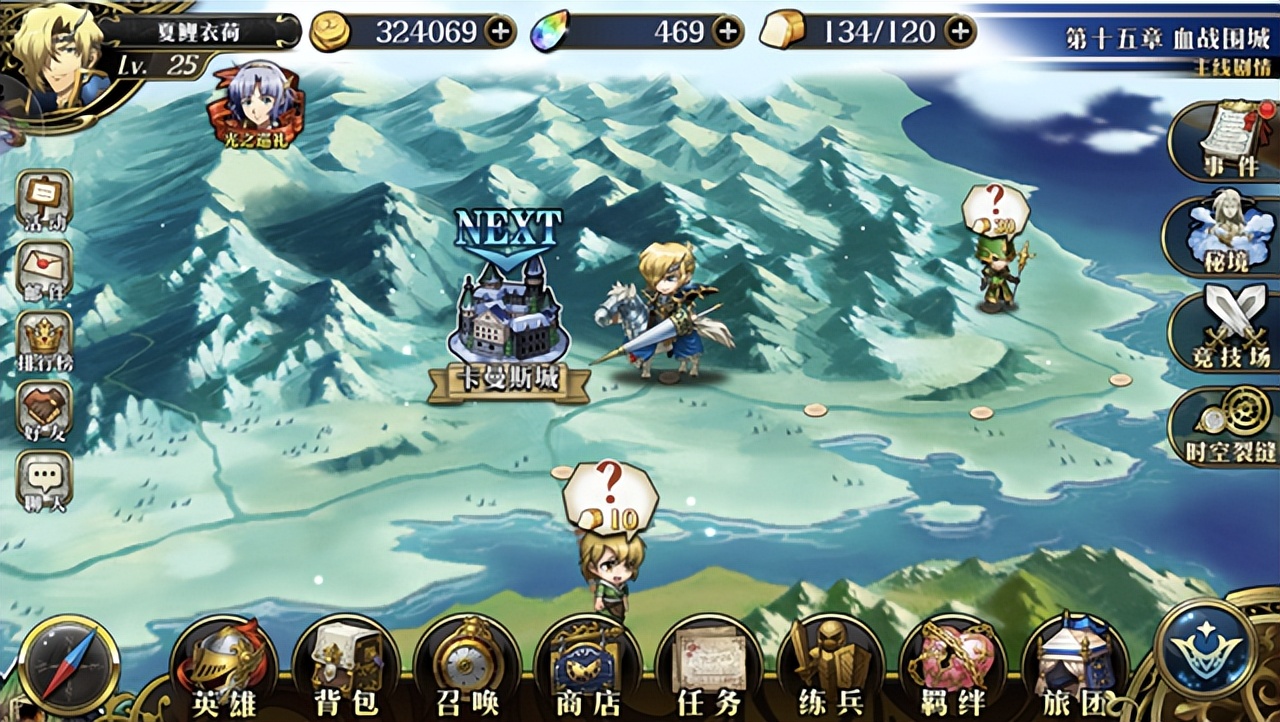This screenshot has height=722, width=1280.
Task: Open the 练兵 troop training menu
Action: (x=829, y=665)
